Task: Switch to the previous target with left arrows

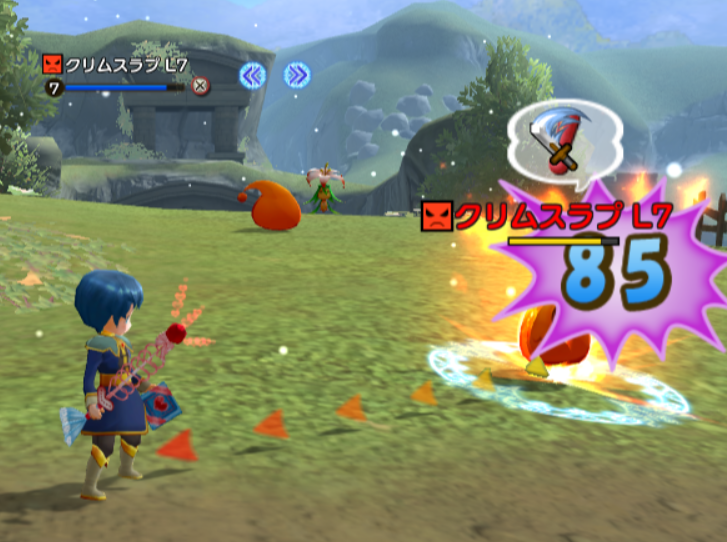Action: (252, 75)
